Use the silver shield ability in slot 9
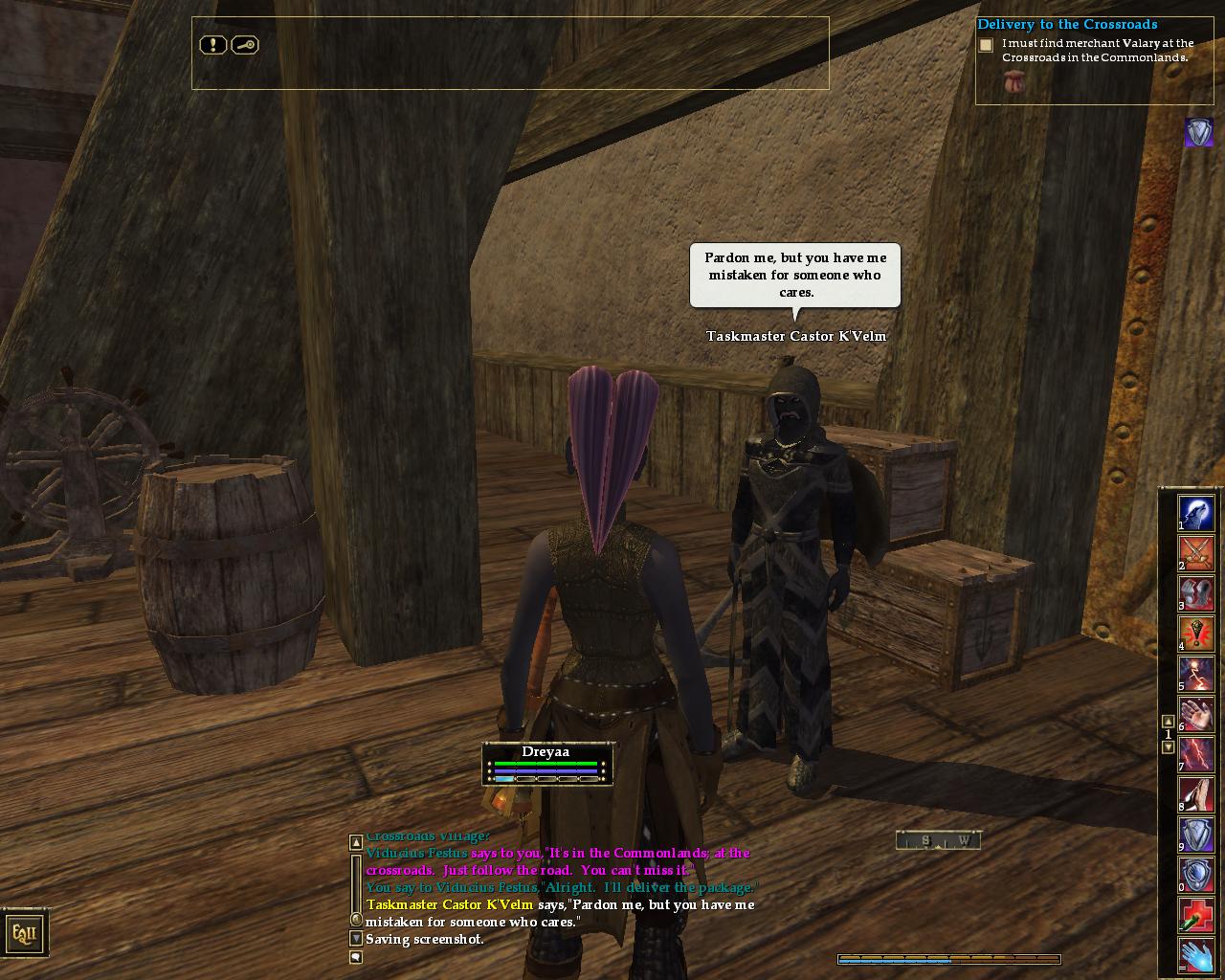The height and width of the screenshot is (980, 1225). point(1196,835)
